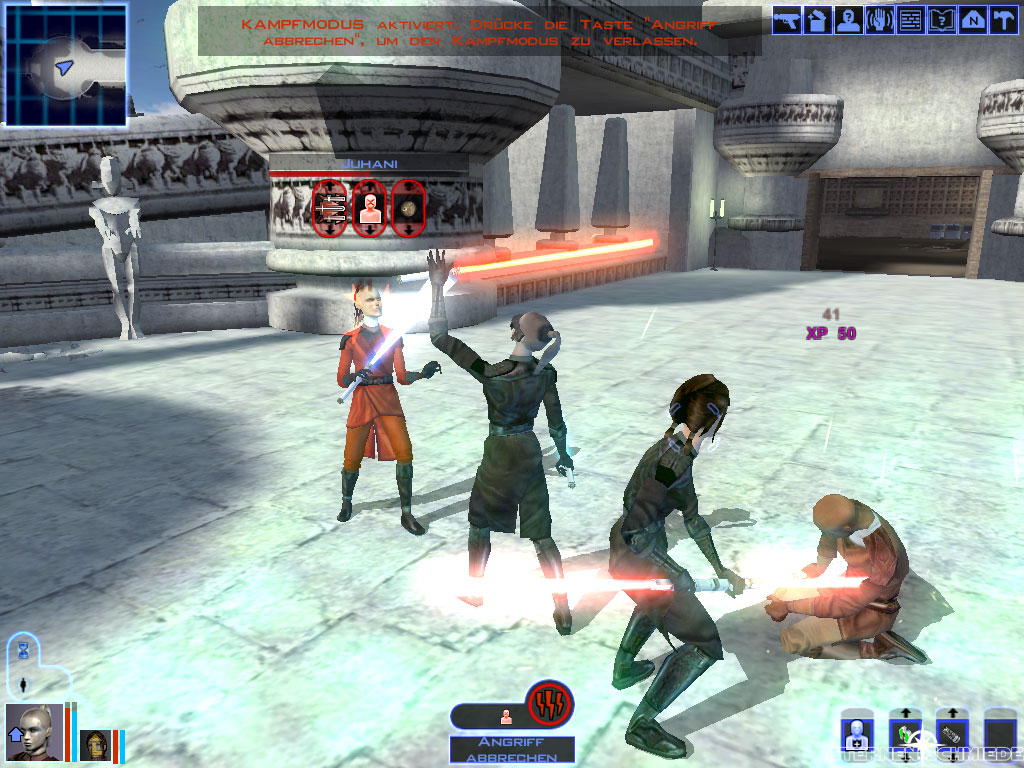The width and height of the screenshot is (1024, 768).
Task: Open the options hammer icon
Action: [1002, 20]
